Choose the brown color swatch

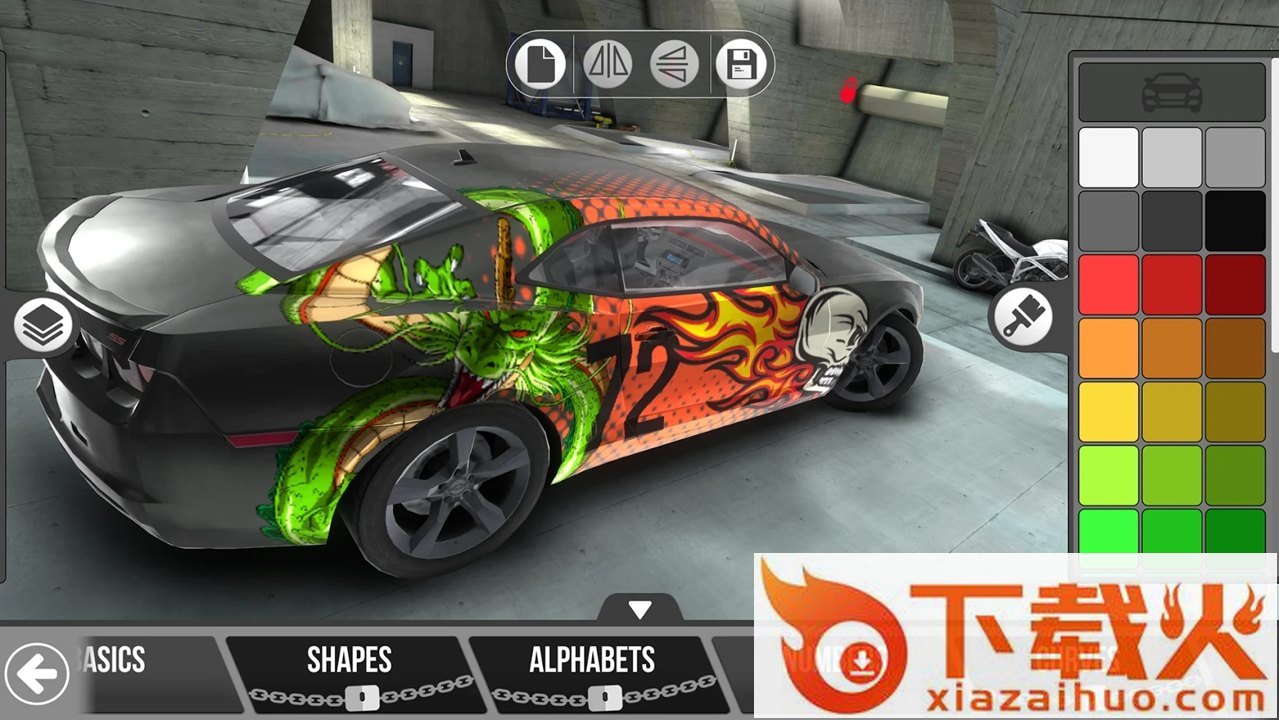click(1235, 347)
